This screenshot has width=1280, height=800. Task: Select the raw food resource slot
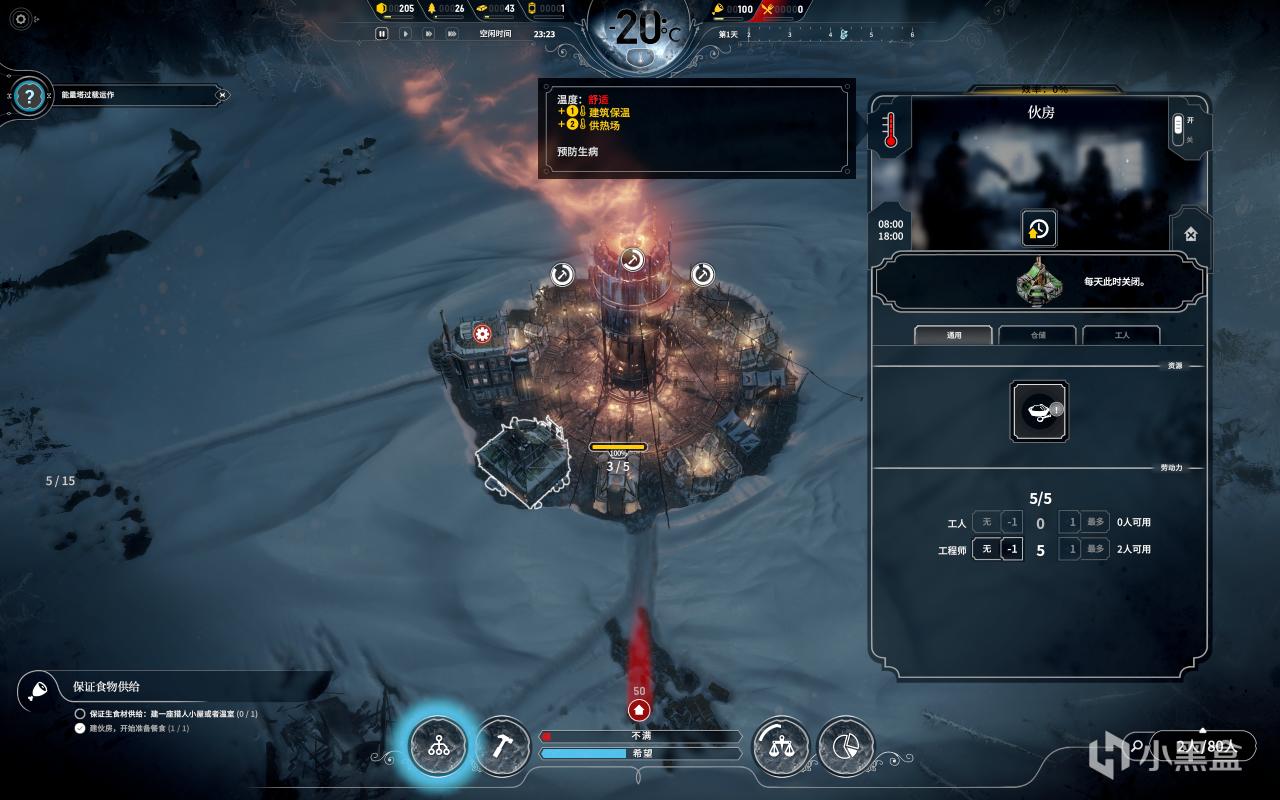click(x=1039, y=410)
